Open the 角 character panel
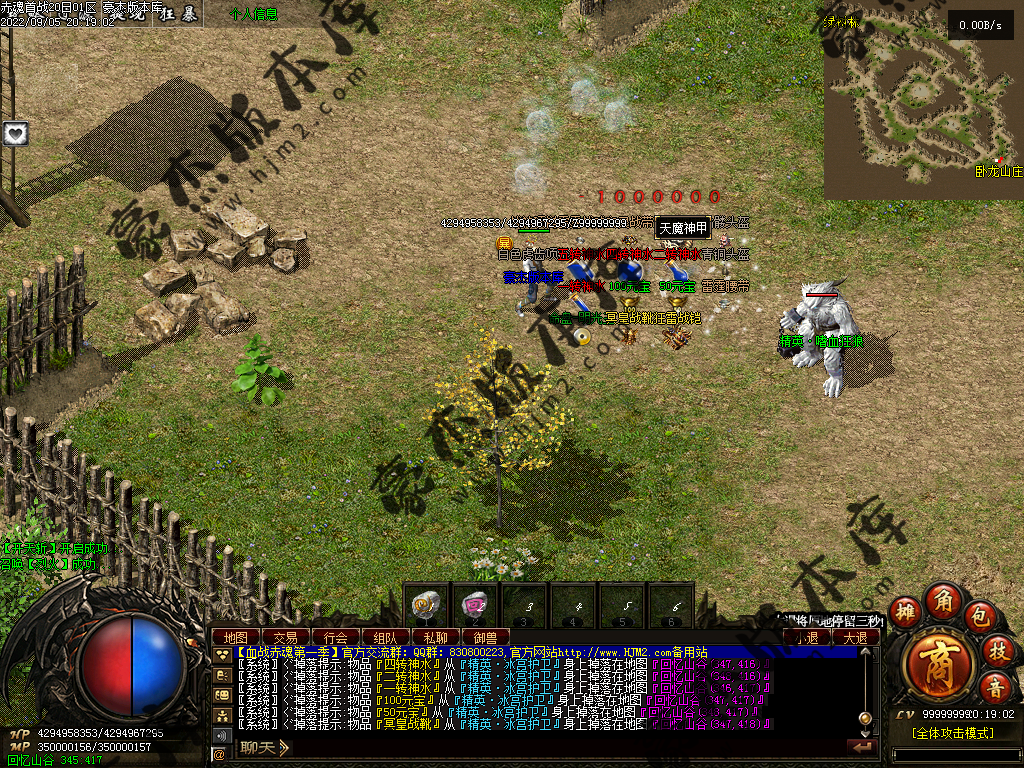The height and width of the screenshot is (768, 1024). tap(943, 600)
